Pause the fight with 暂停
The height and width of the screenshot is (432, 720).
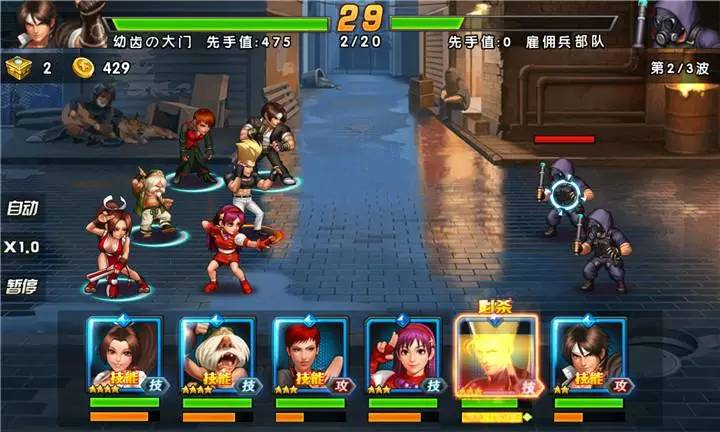(x=22, y=286)
